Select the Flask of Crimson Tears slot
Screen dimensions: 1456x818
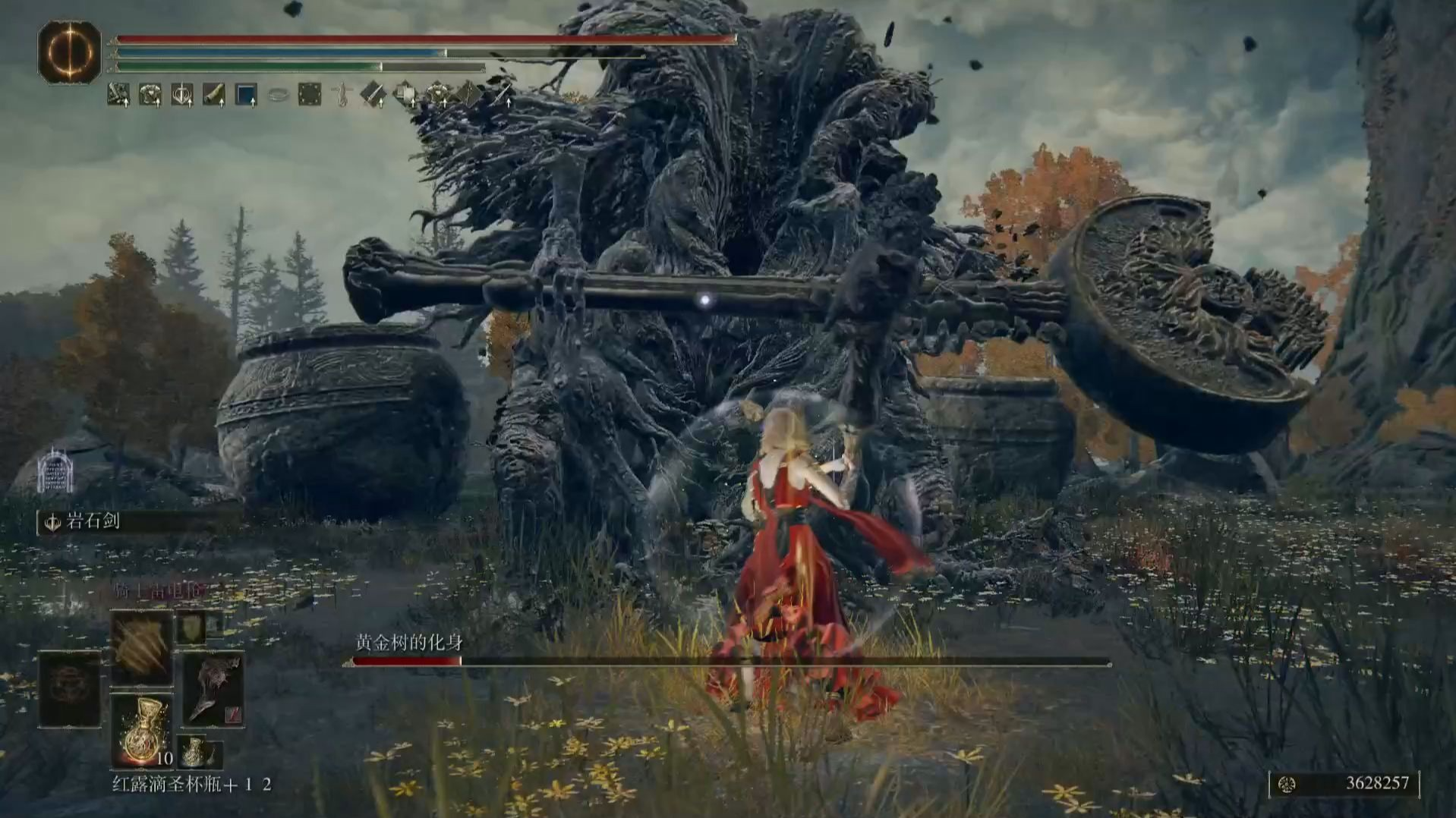click(142, 730)
